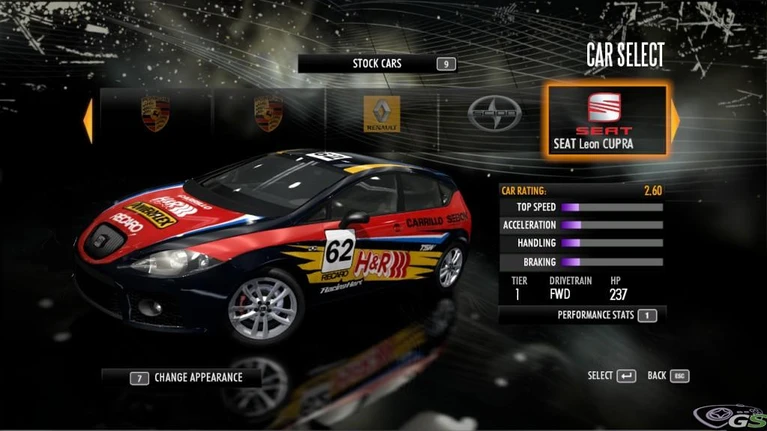Image resolution: width=767 pixels, height=431 pixels.
Task: Show Performance Stats
Action: point(597,315)
